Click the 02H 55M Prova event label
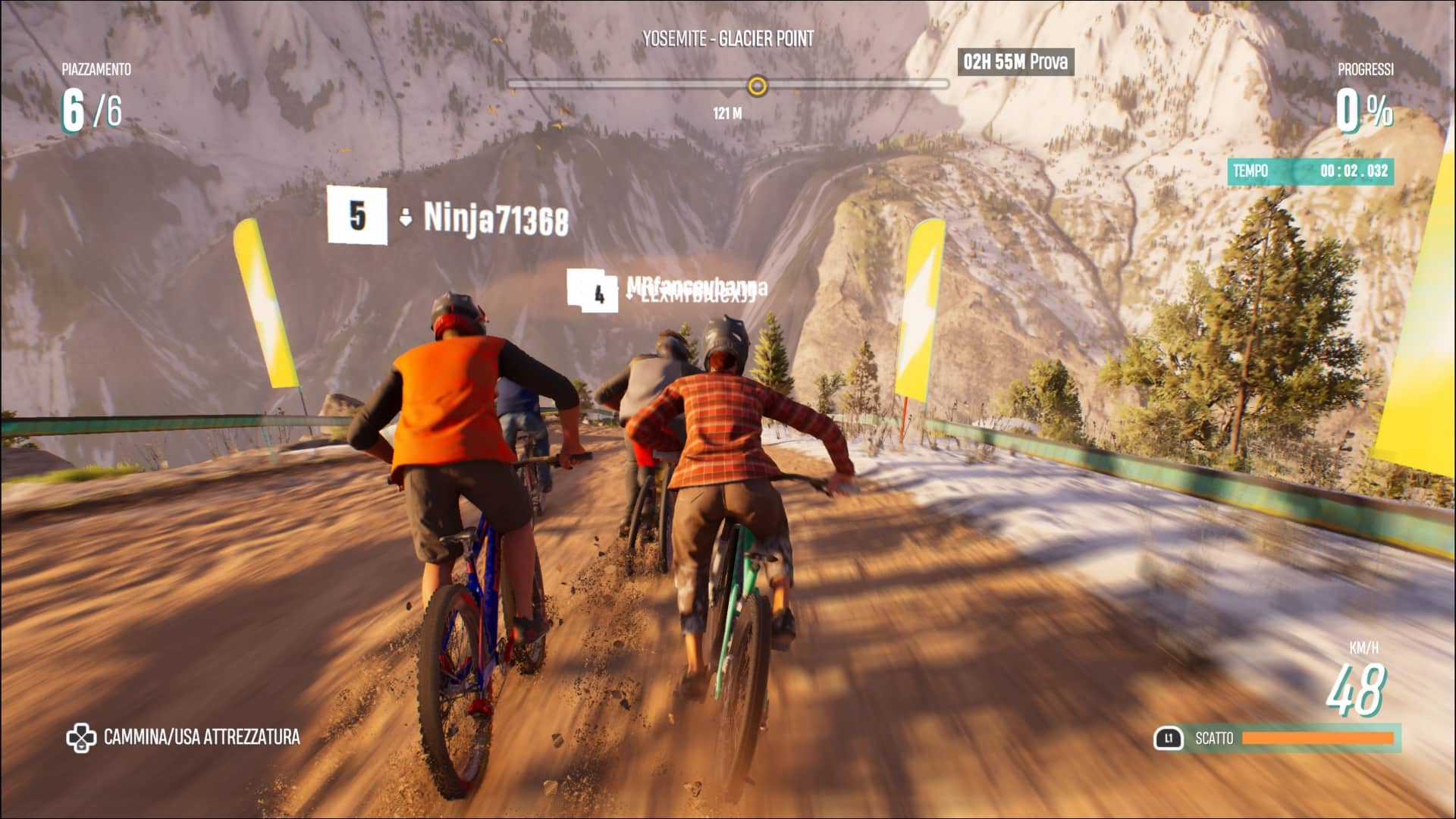Image resolution: width=1456 pixels, height=819 pixels. tap(1015, 61)
